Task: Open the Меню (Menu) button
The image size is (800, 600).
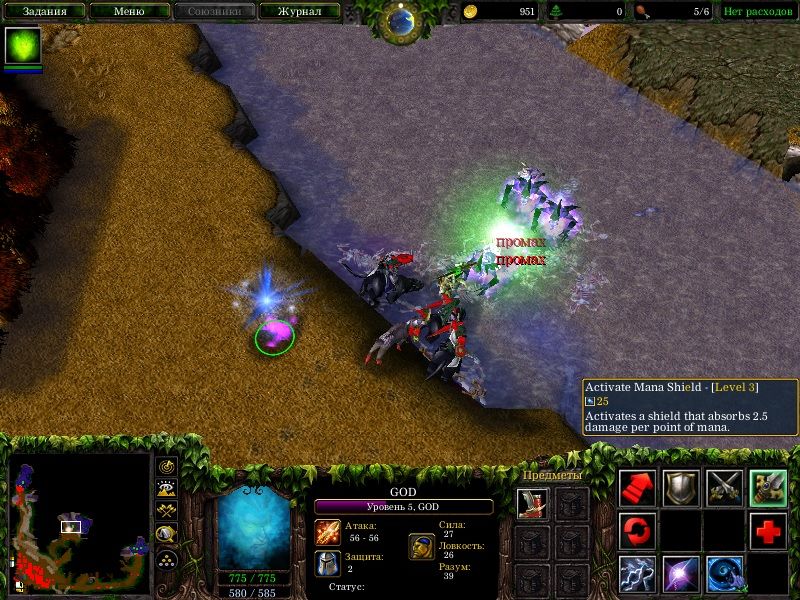Action: (x=129, y=12)
